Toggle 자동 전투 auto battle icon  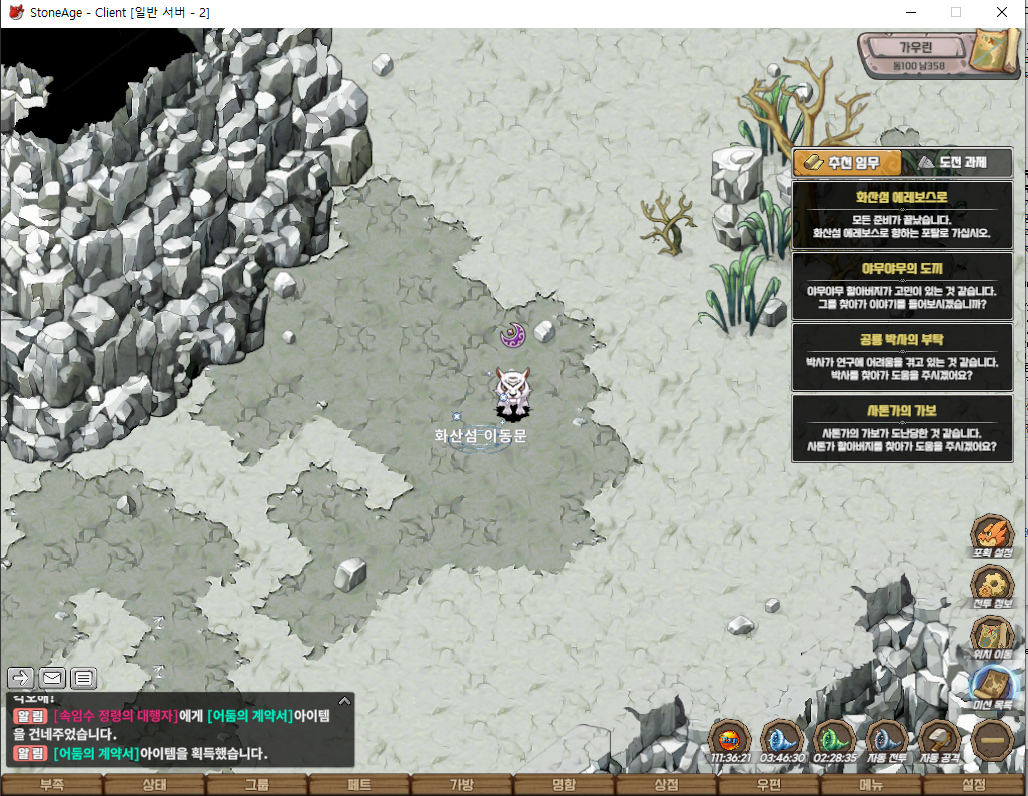[x=886, y=741]
